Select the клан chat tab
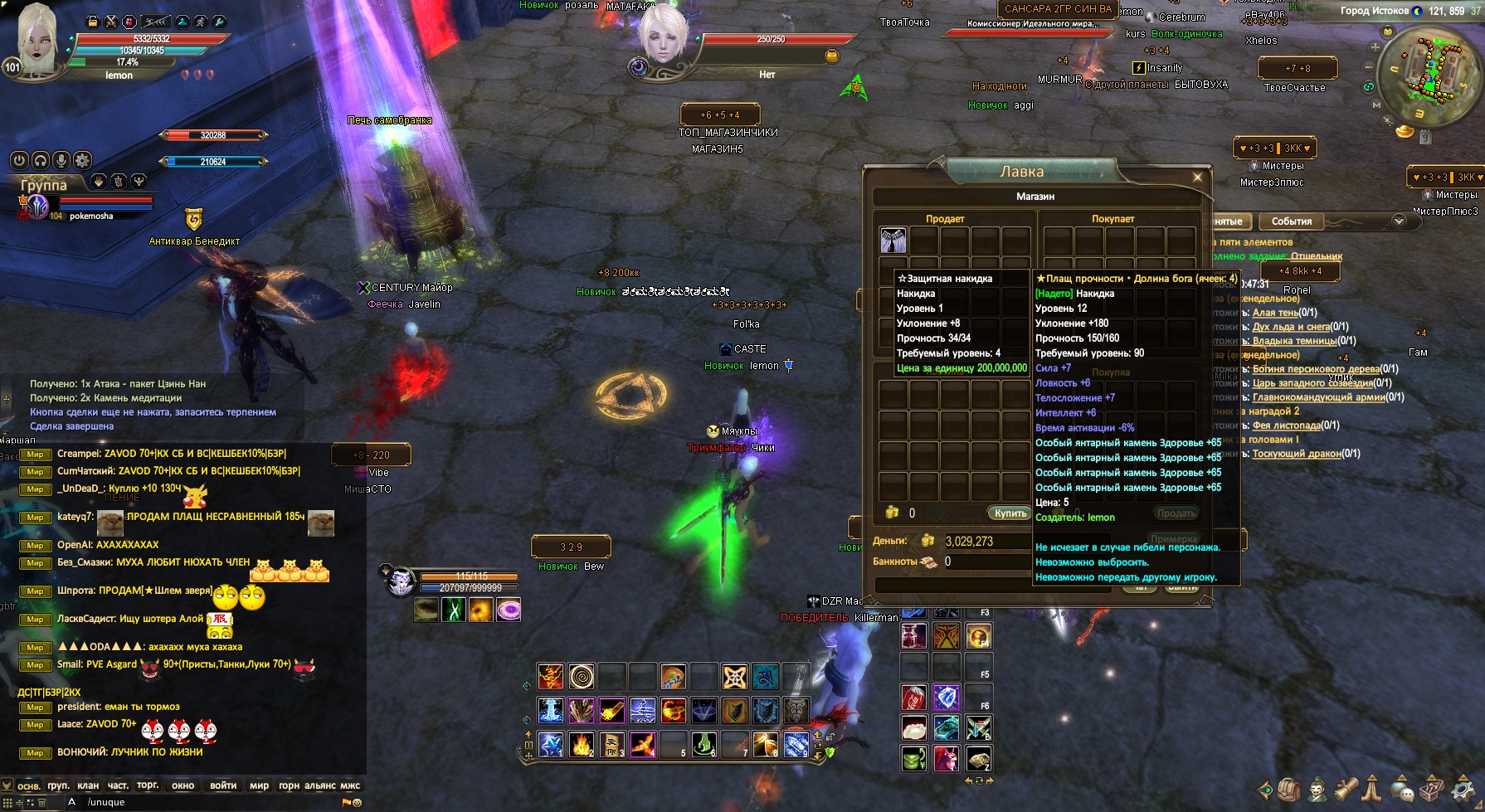Viewport: 1485px width, 812px height. click(x=88, y=785)
